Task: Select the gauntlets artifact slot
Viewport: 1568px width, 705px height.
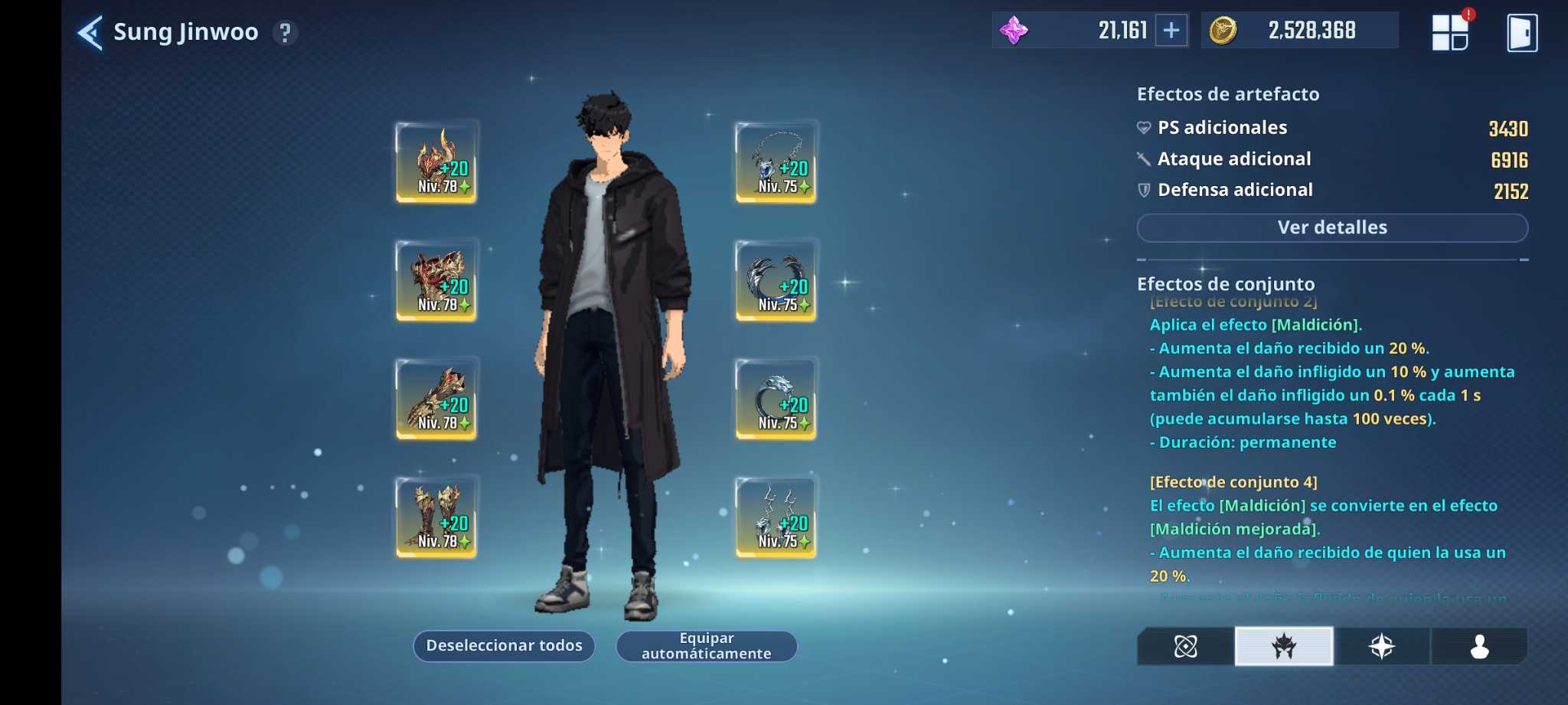Action: pos(436,399)
